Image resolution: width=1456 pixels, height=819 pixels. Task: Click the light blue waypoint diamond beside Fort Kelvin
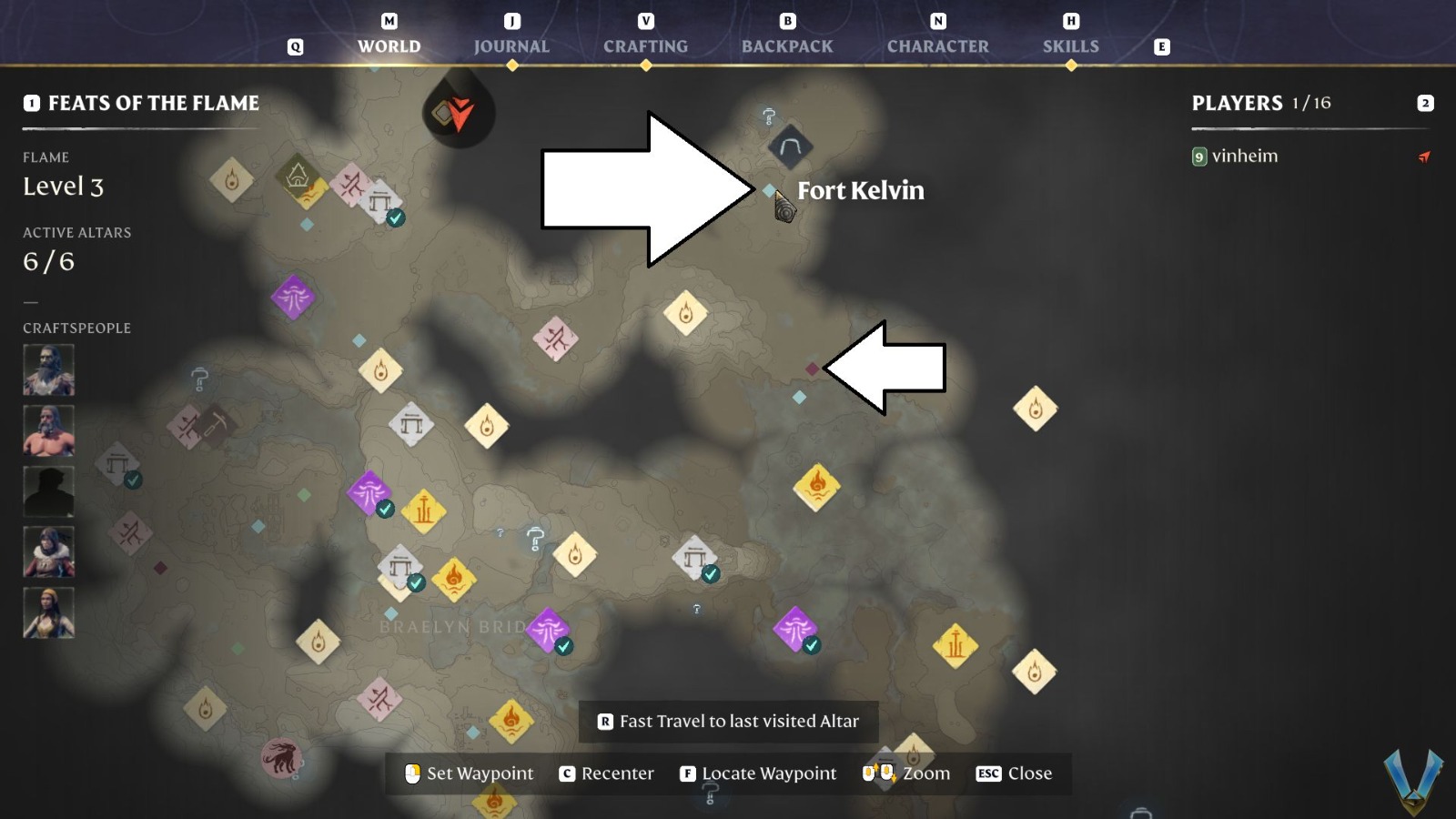[x=767, y=192]
